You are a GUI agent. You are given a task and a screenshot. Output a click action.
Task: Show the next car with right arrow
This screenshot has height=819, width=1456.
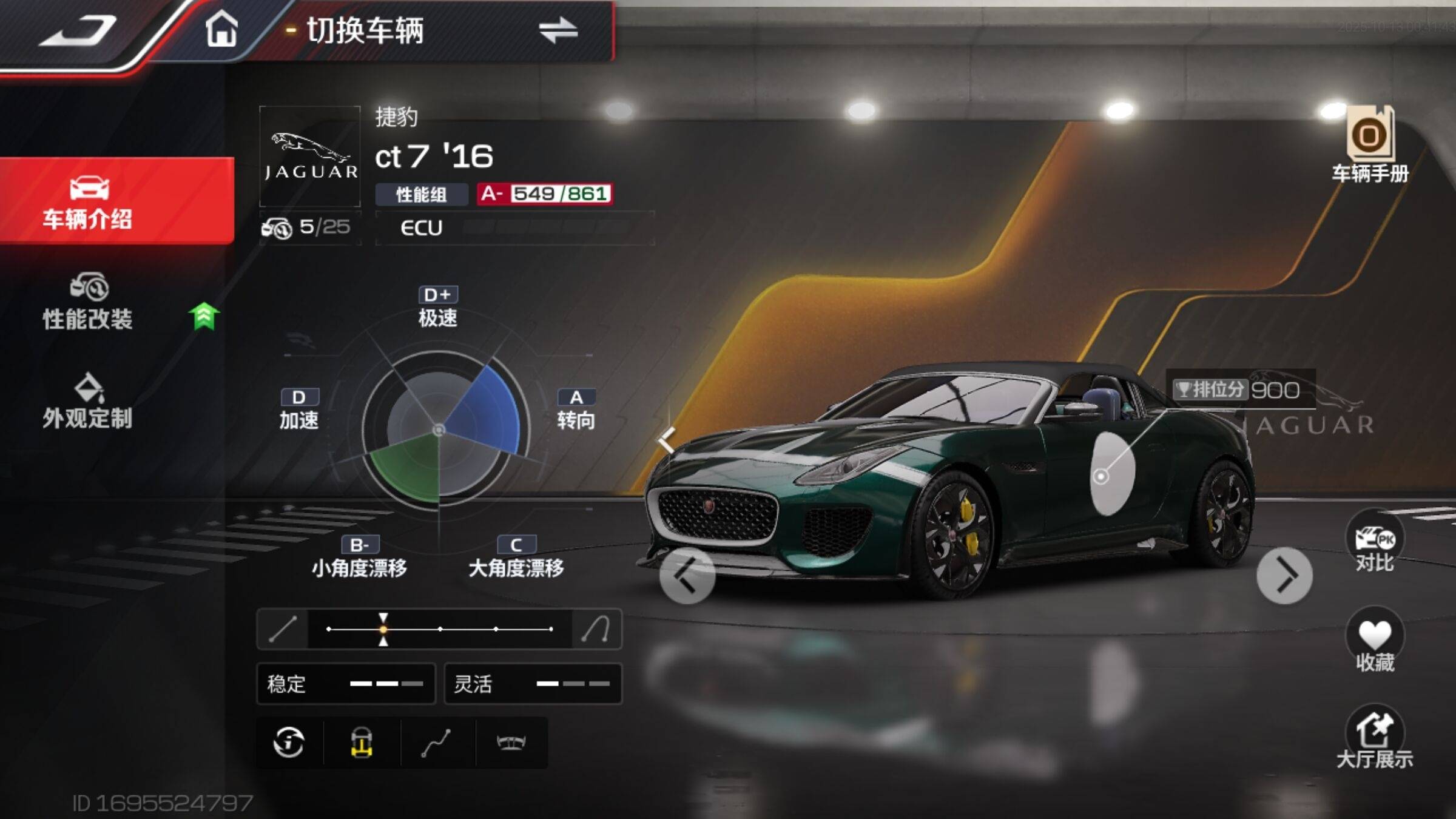[1284, 575]
